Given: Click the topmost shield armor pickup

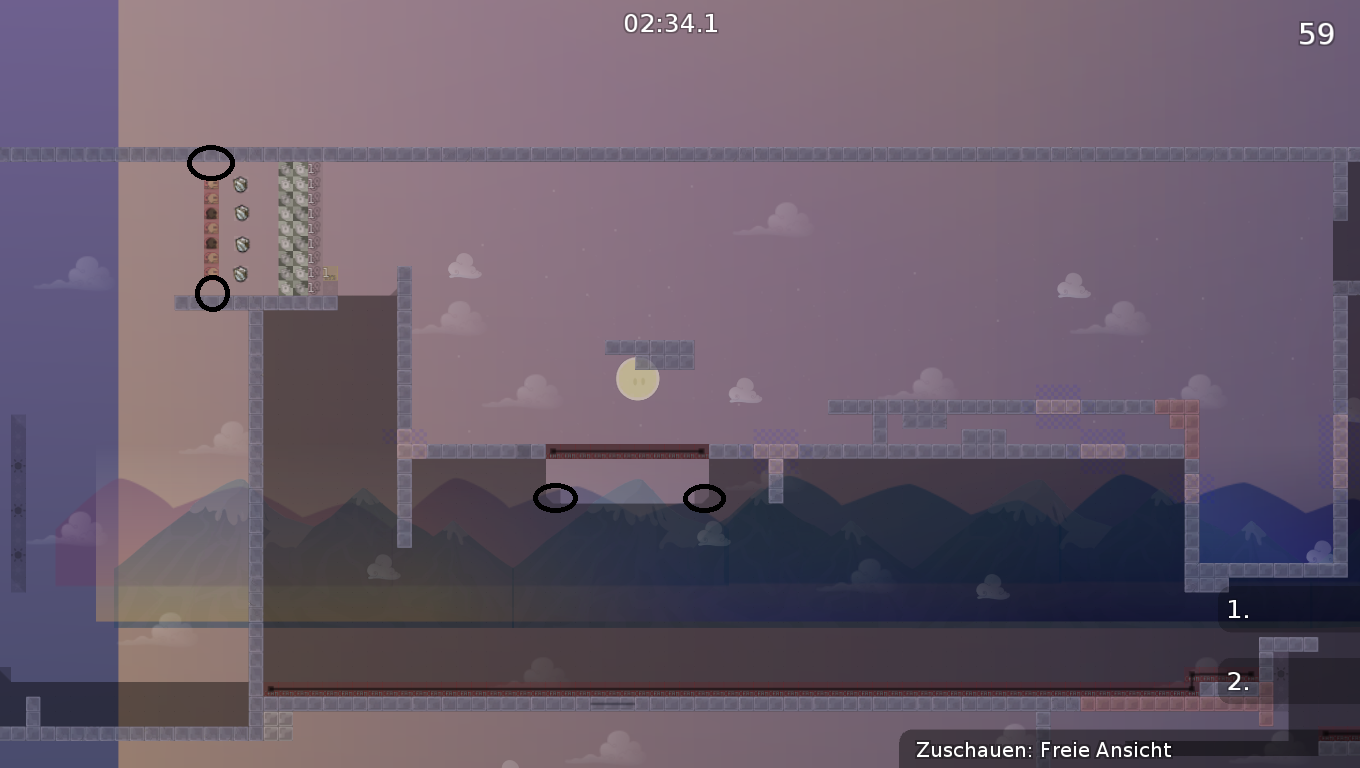Looking at the screenshot, I should coord(240,184).
